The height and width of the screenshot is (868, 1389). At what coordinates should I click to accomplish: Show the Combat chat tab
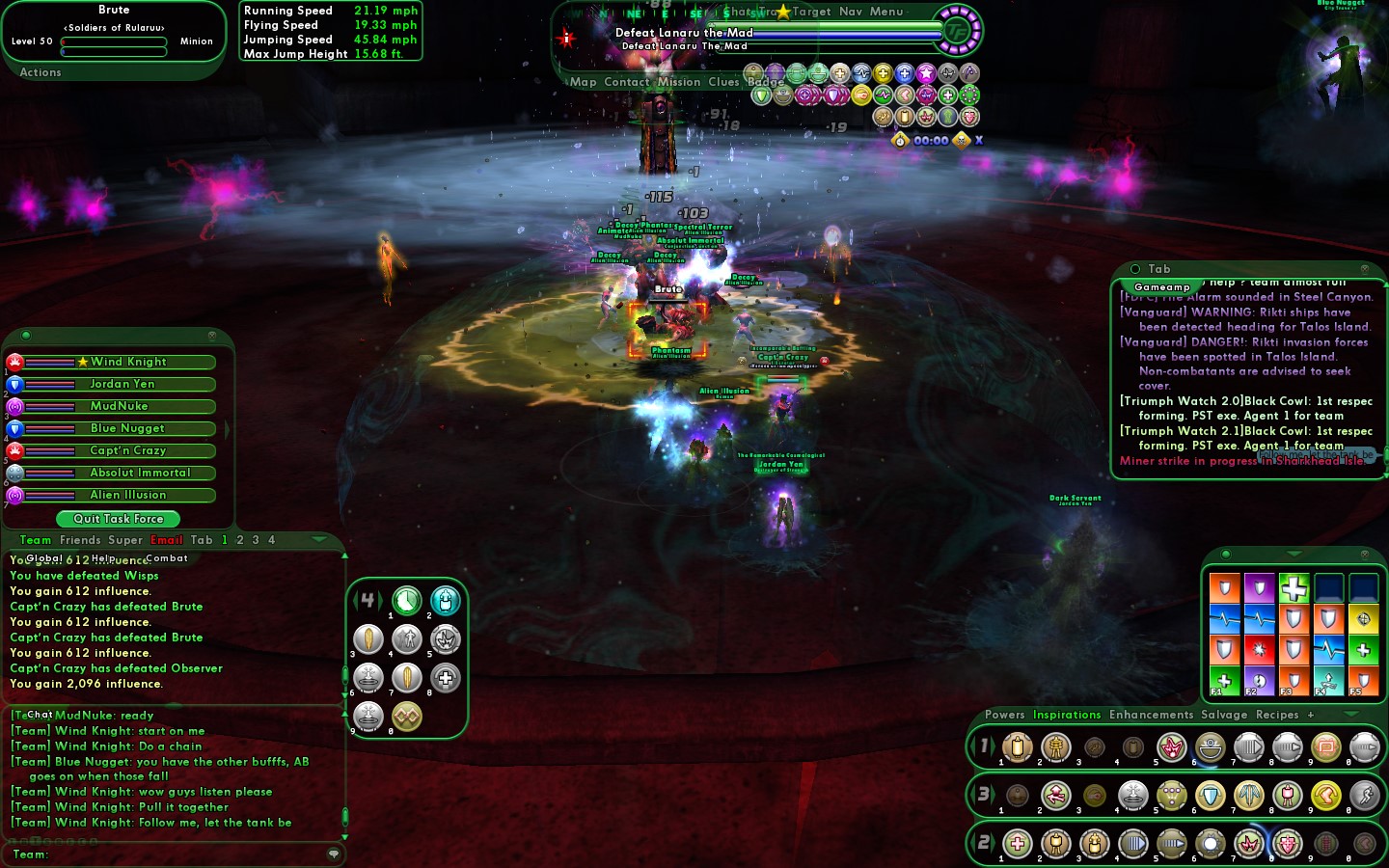167,558
